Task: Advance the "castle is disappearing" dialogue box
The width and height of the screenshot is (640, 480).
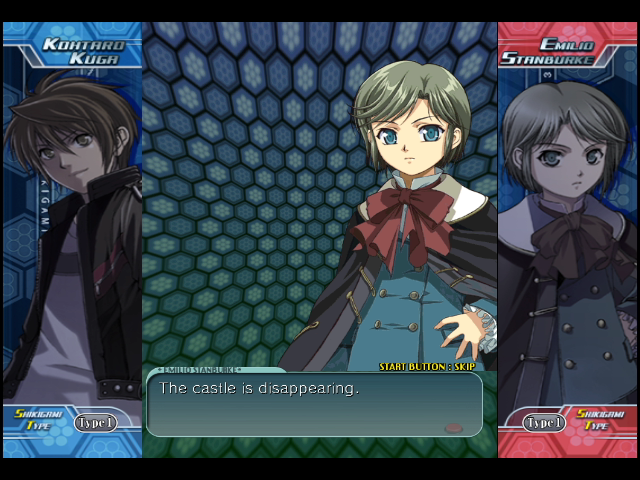Action: [x=314, y=404]
